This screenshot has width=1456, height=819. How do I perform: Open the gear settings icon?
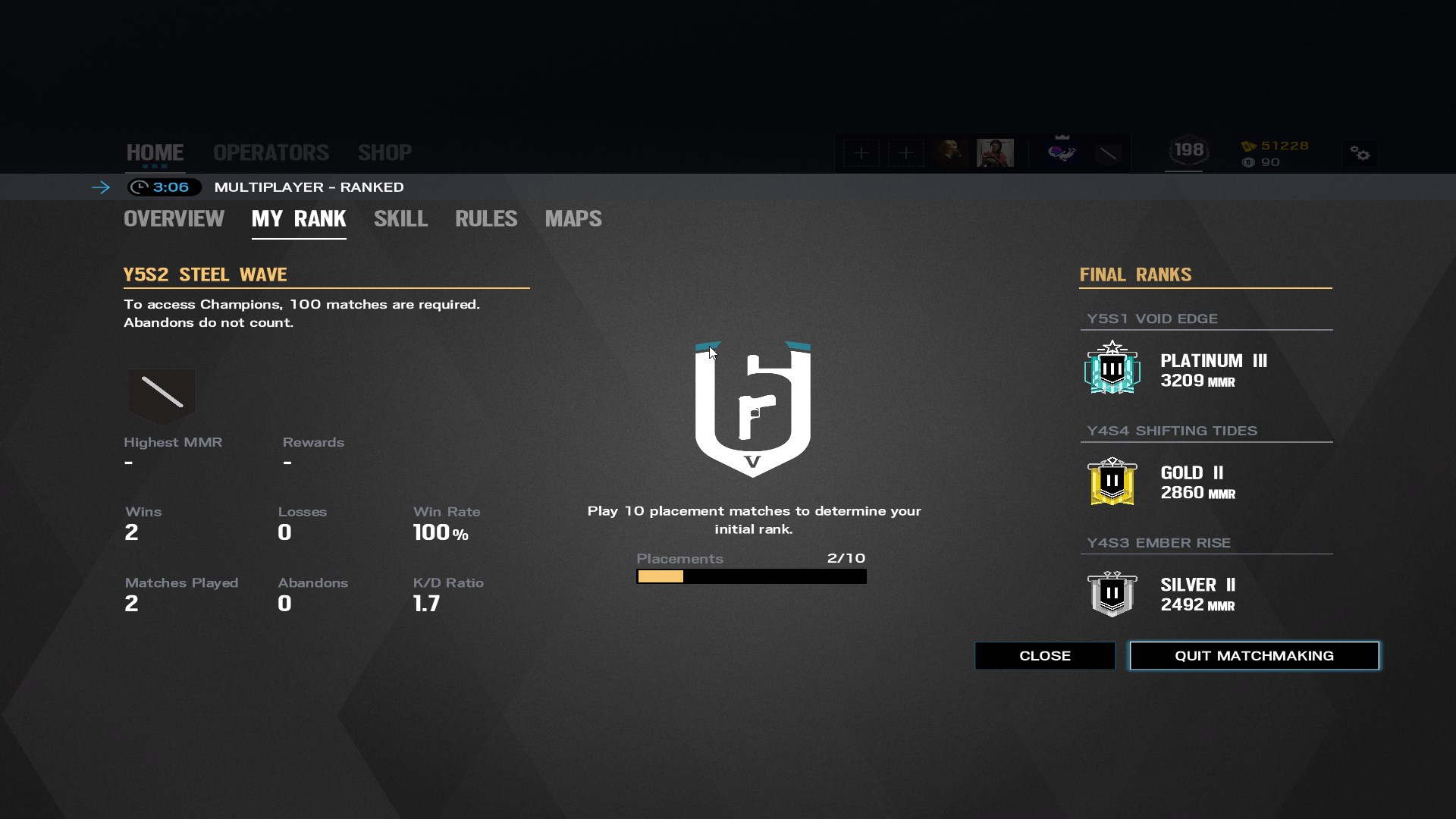point(1360,154)
